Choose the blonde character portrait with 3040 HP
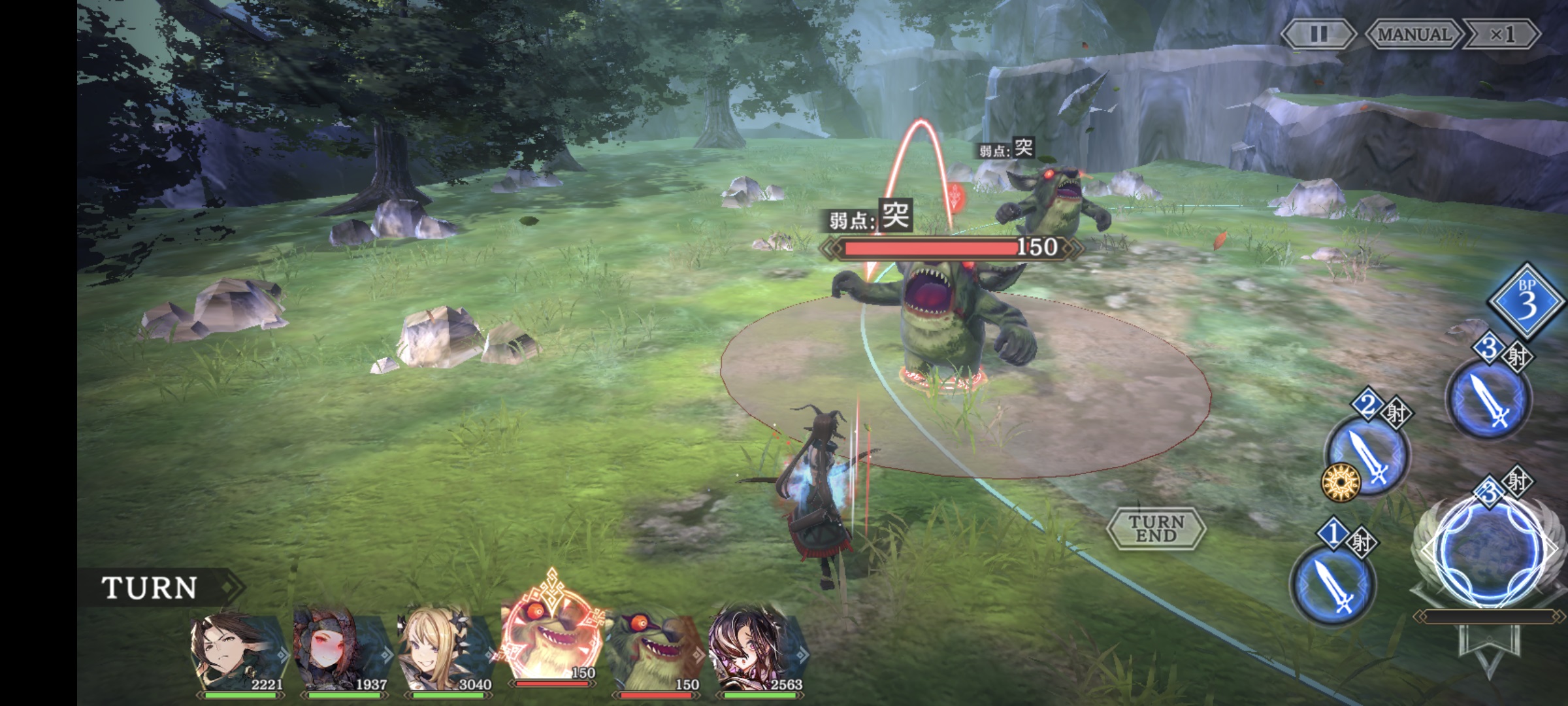 [446, 650]
